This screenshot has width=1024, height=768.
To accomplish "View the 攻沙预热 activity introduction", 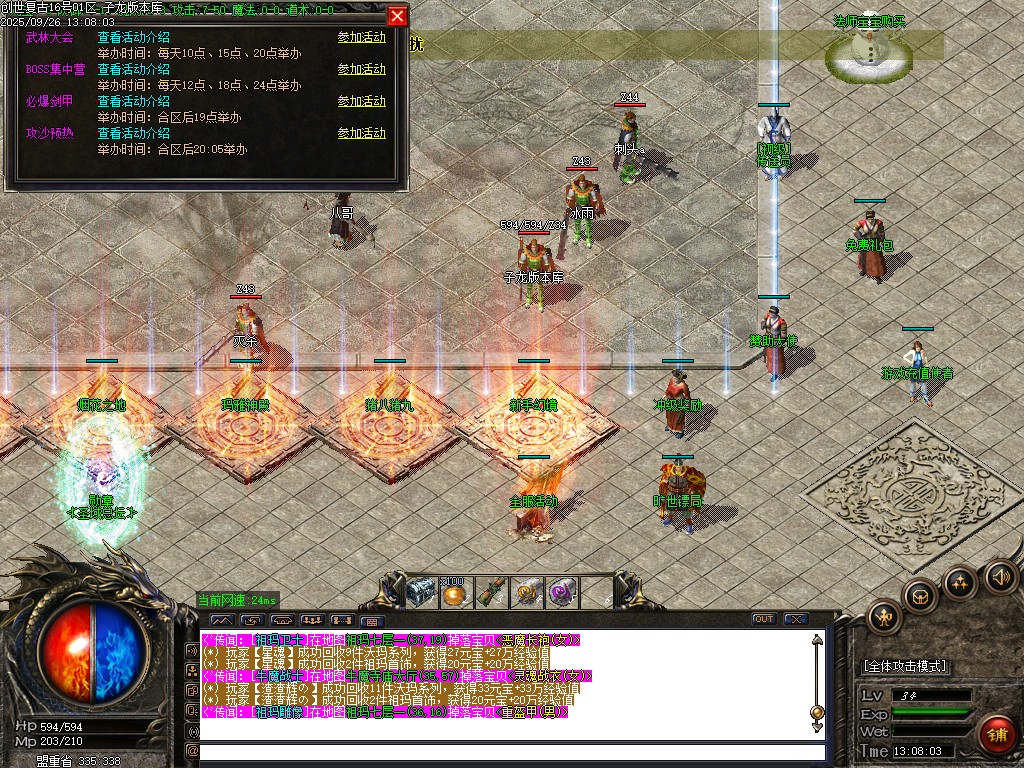I will click(x=133, y=134).
